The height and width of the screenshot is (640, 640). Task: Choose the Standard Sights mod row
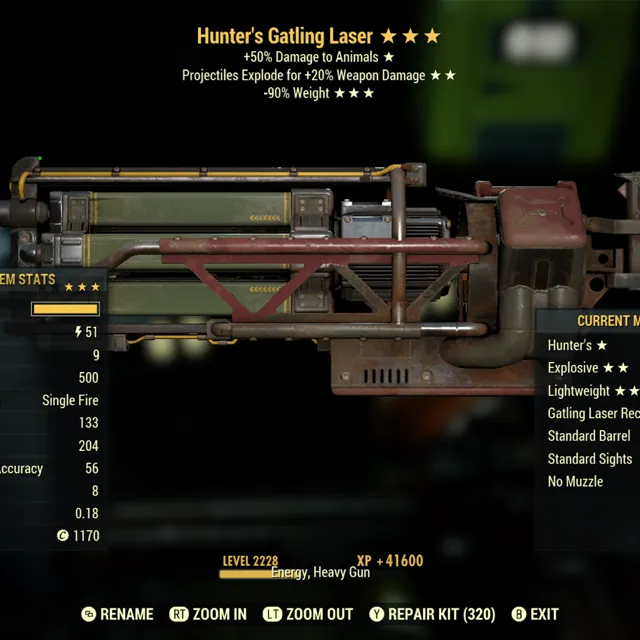coord(590,459)
